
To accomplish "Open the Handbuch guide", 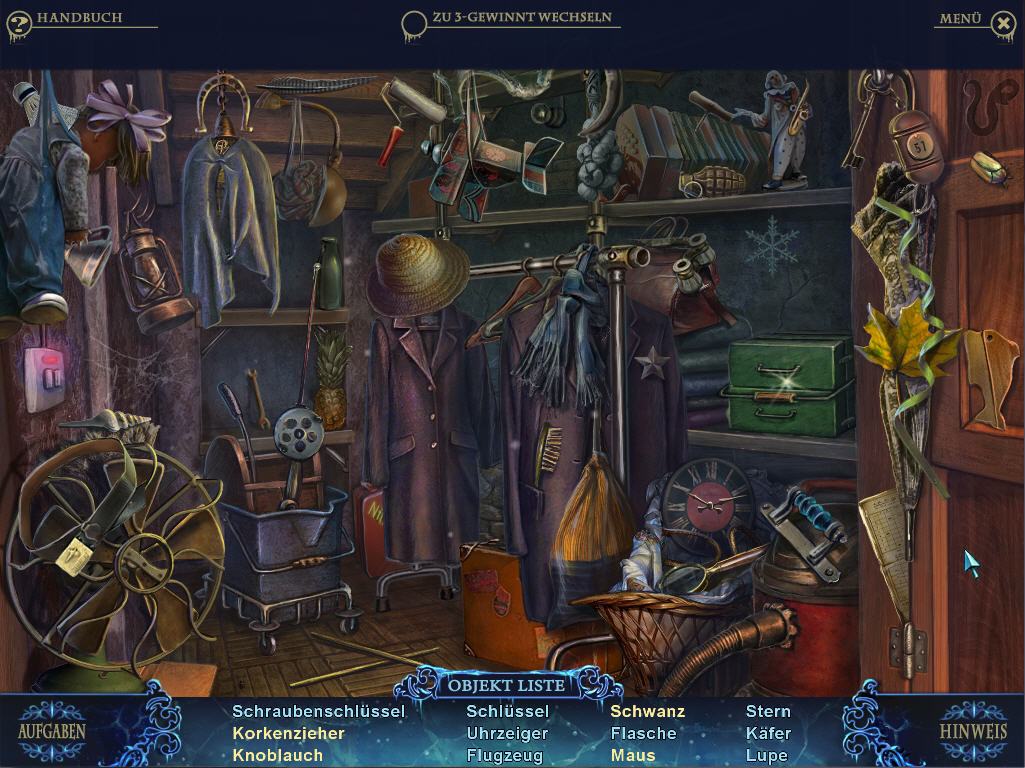I will click(x=78, y=18).
